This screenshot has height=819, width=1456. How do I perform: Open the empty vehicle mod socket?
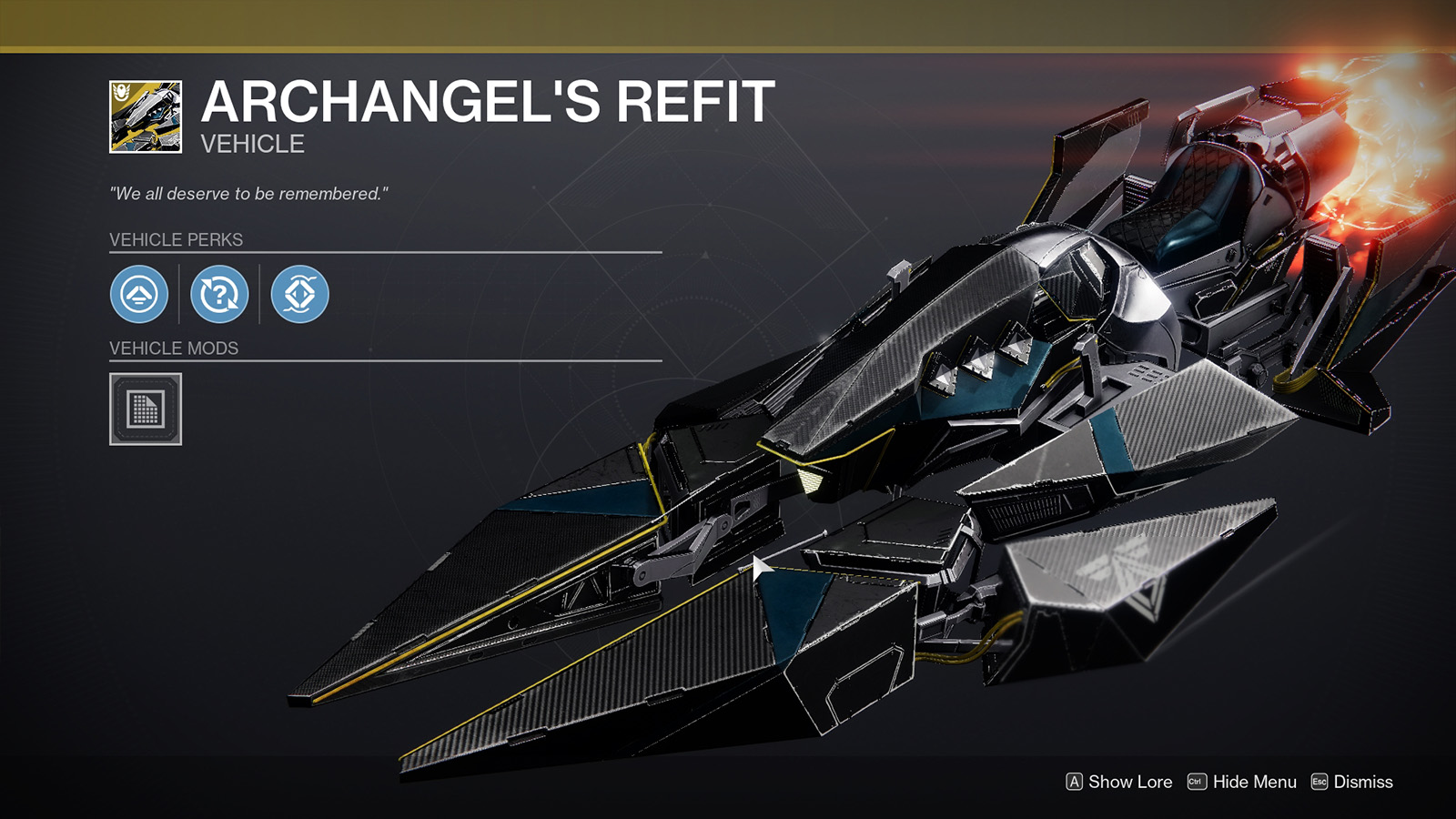(x=144, y=409)
